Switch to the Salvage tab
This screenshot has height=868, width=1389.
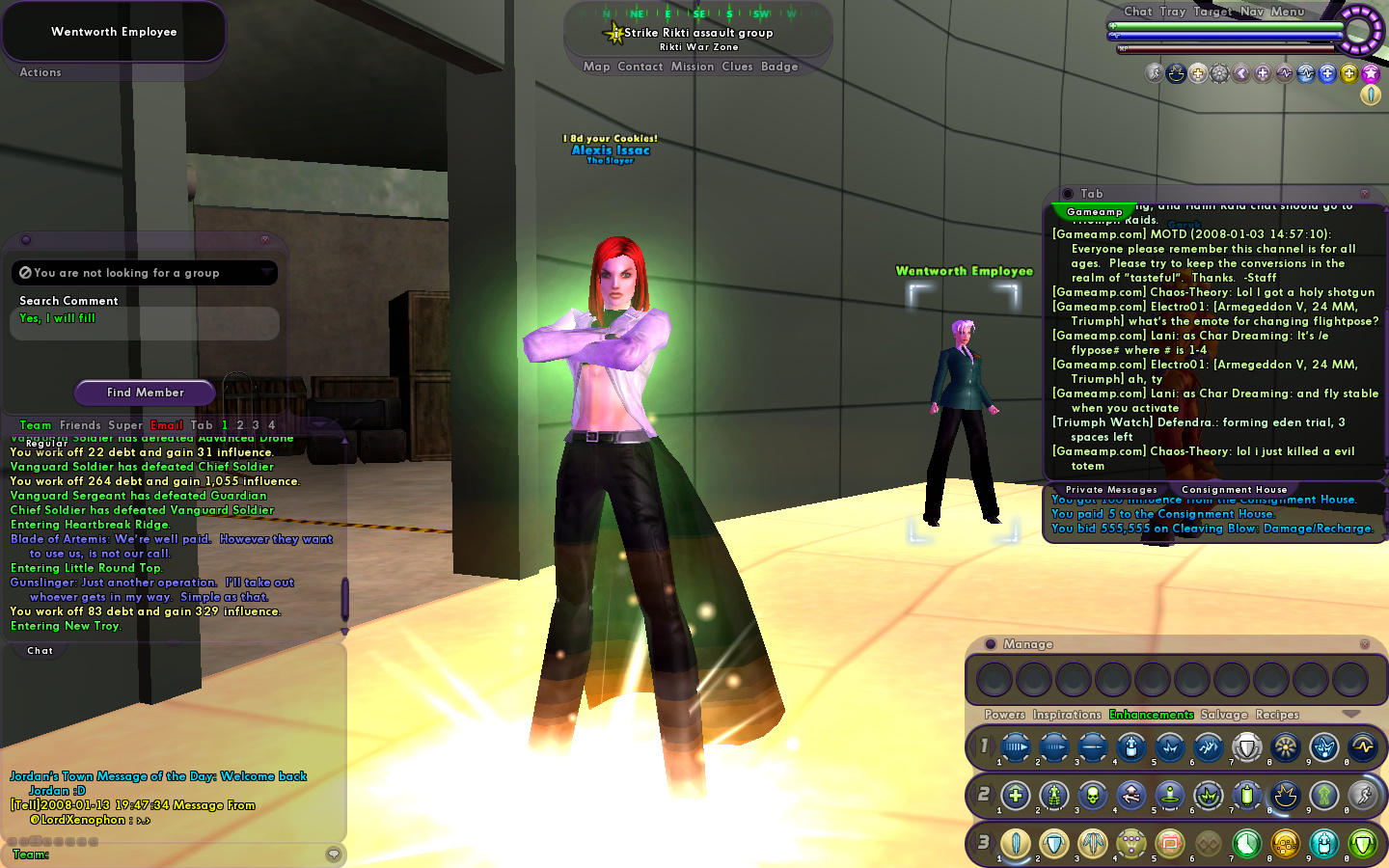1224,715
